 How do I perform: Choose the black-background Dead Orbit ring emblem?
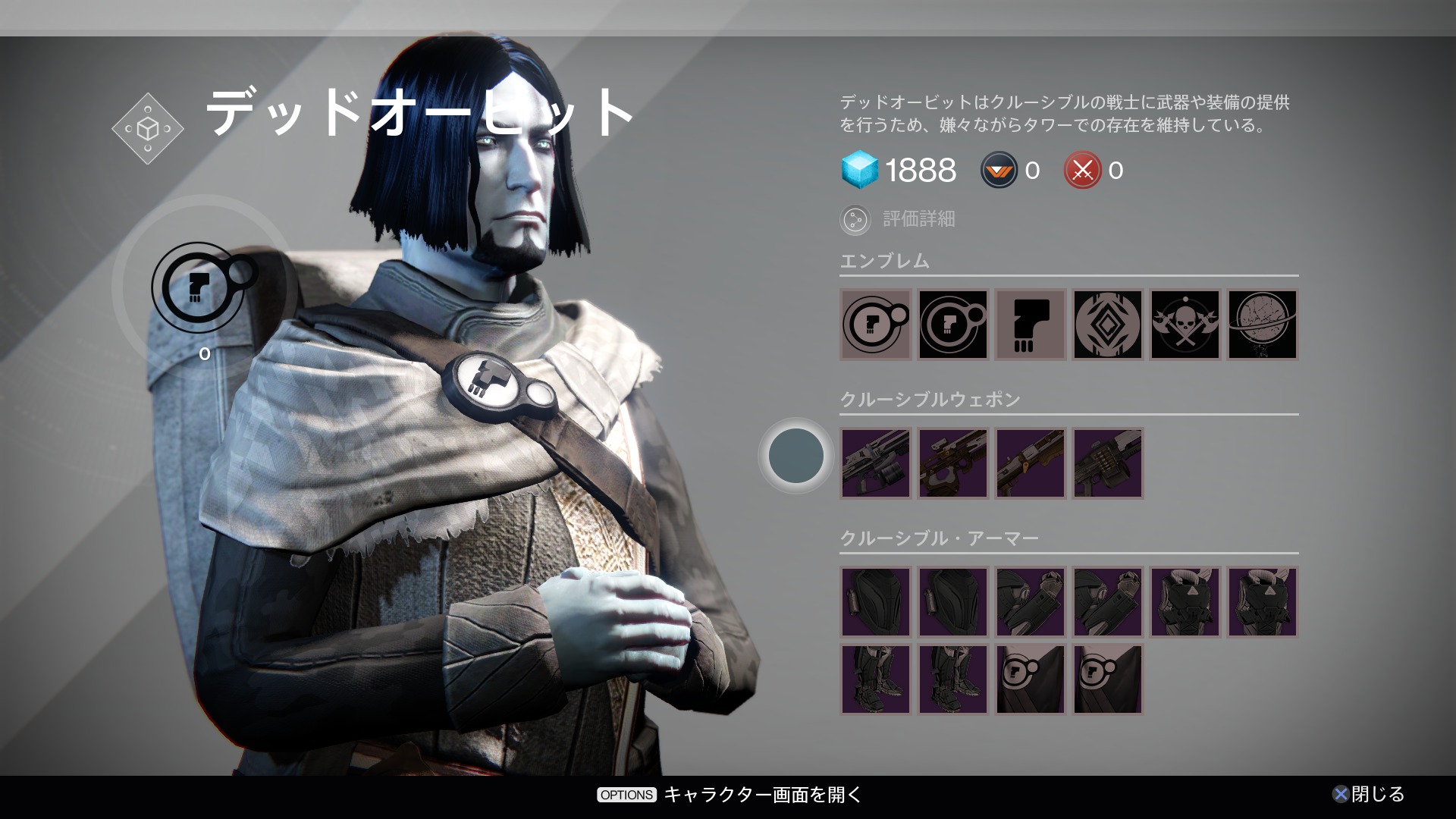click(952, 325)
